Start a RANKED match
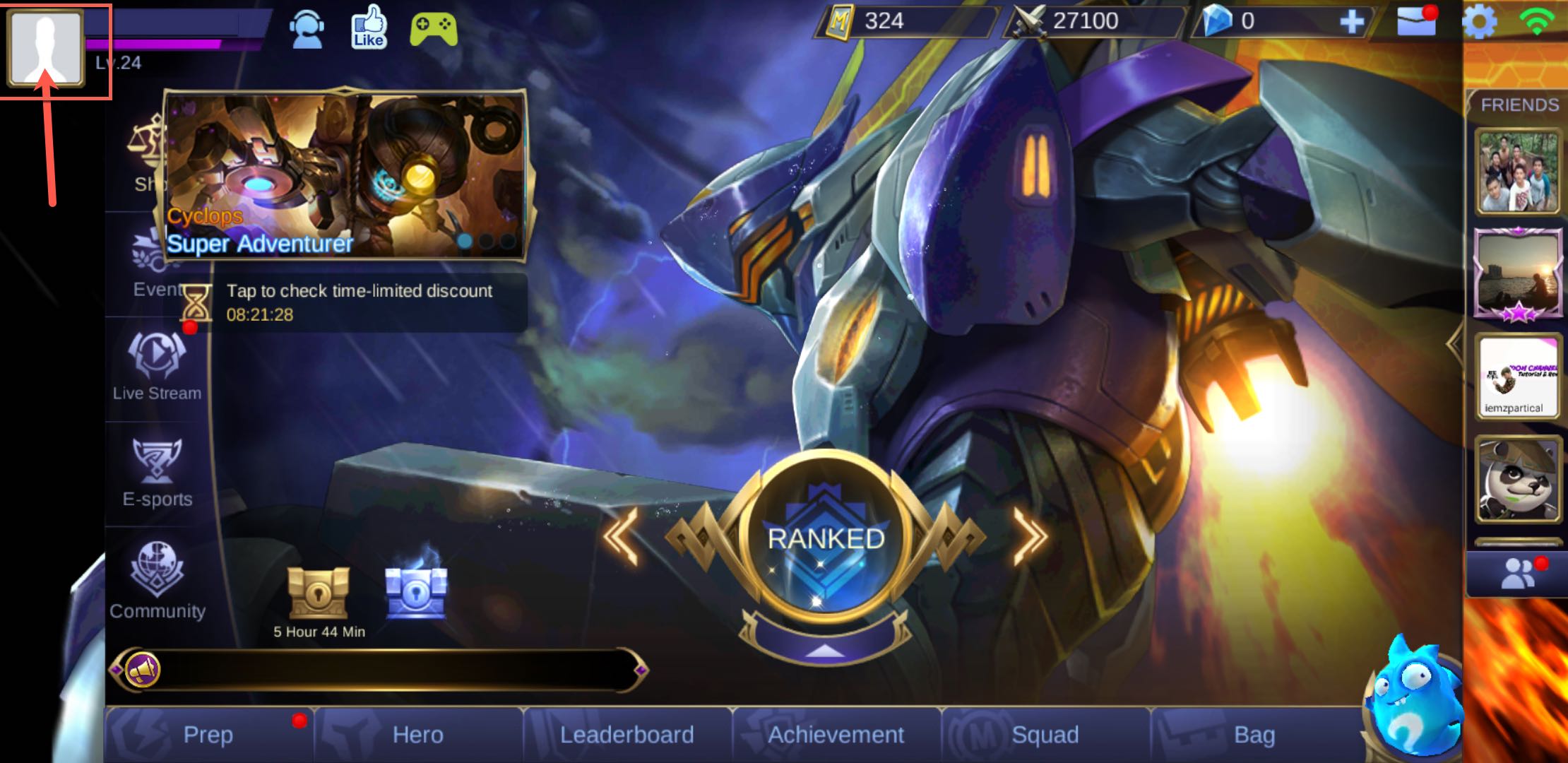 point(825,540)
